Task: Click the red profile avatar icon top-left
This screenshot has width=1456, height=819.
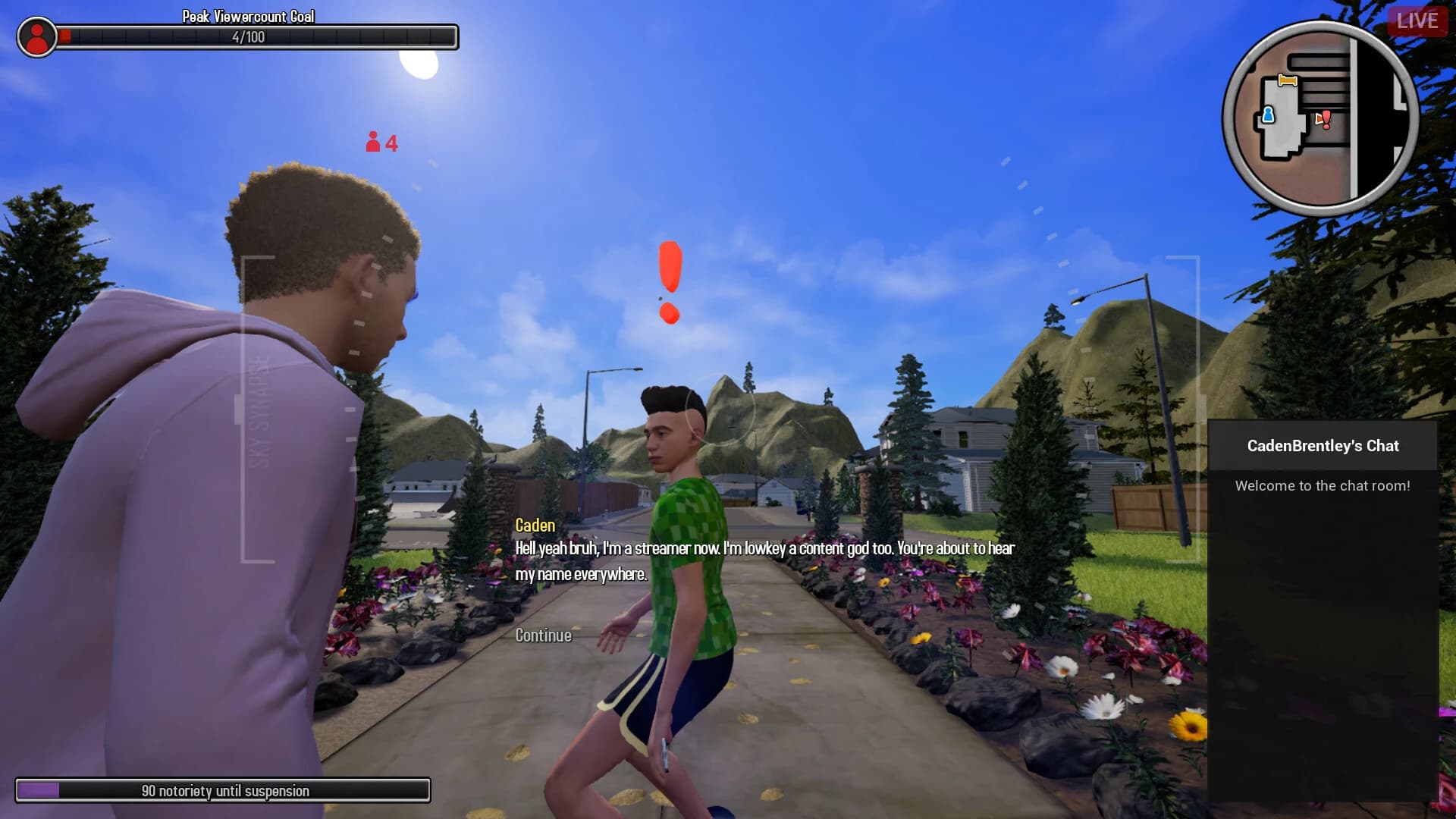Action: 37,34
